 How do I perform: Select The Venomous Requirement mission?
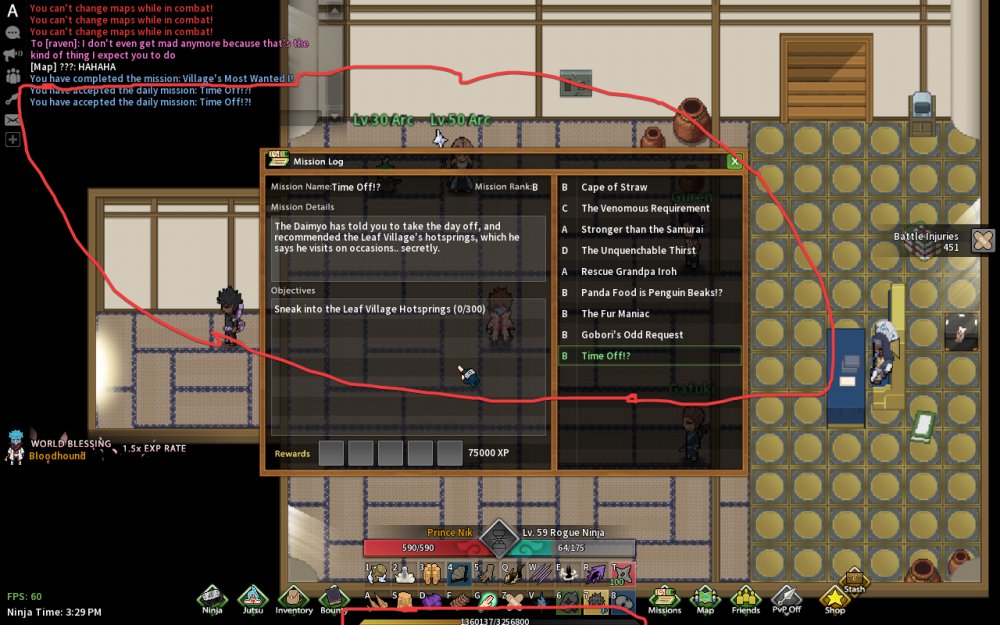coord(645,208)
